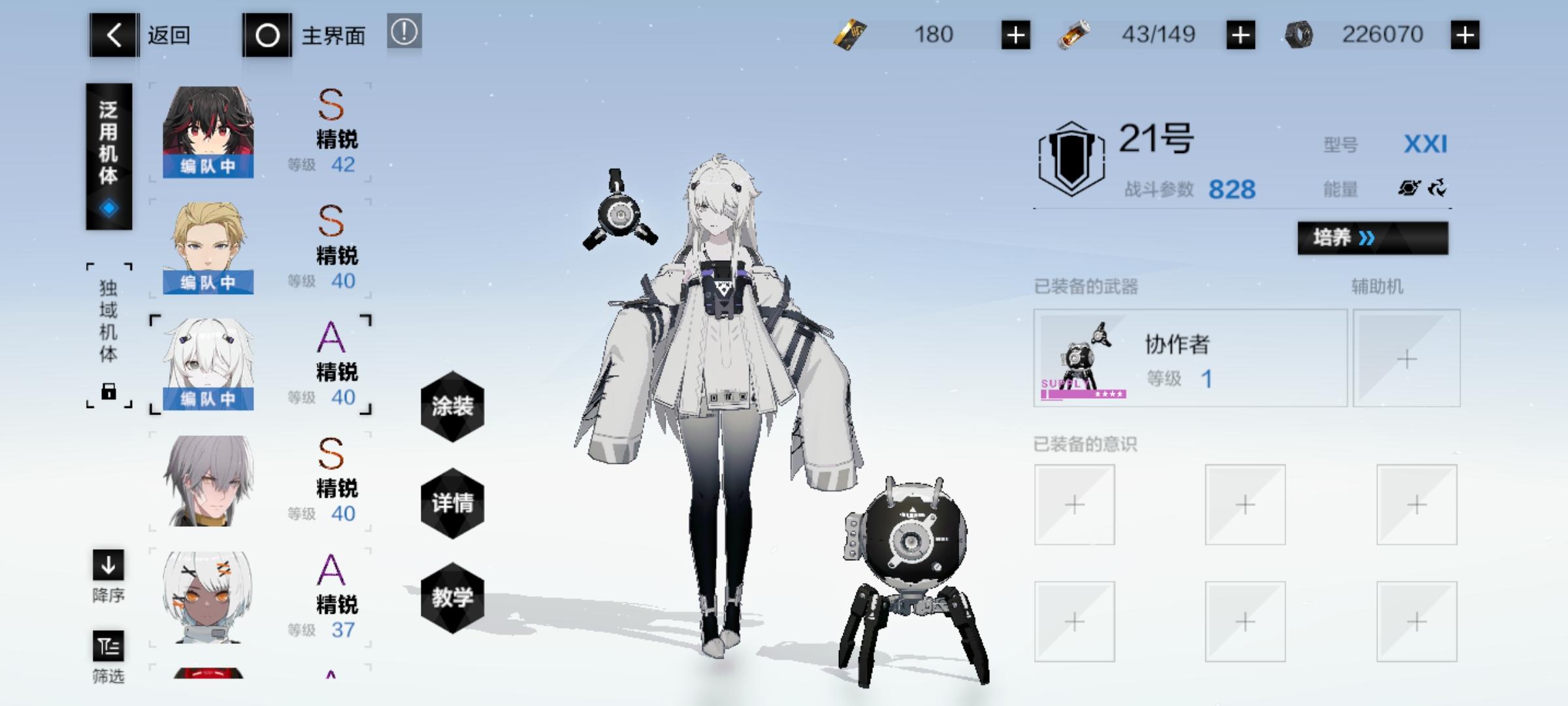Open the 涂装 coating hexagon icon
This screenshot has height=706, width=1568.
pyautogui.click(x=451, y=405)
